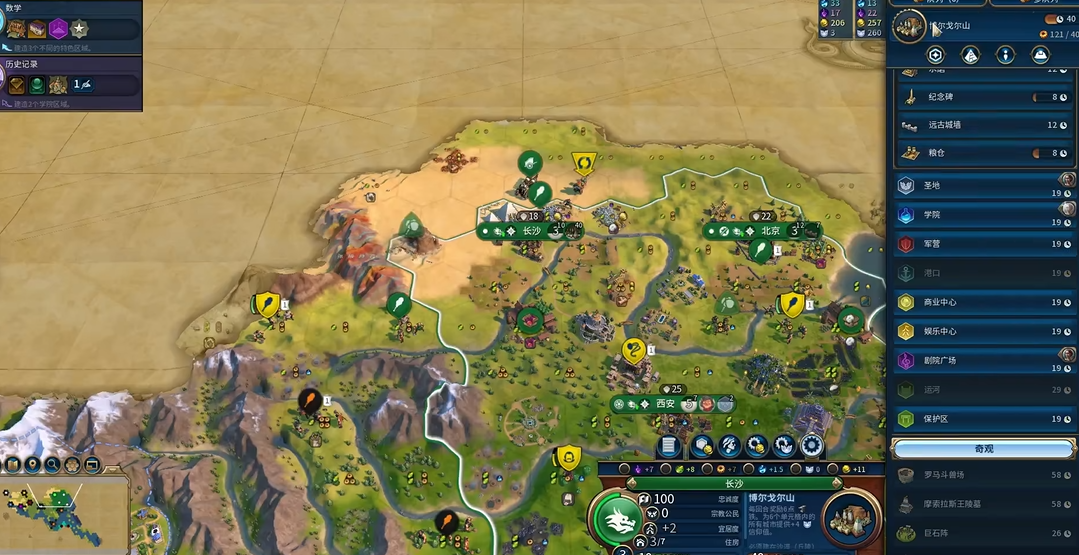This screenshot has height=555, width=1079.
Task: Click the gear production button above 长沙 panel
Action: click(x=811, y=446)
